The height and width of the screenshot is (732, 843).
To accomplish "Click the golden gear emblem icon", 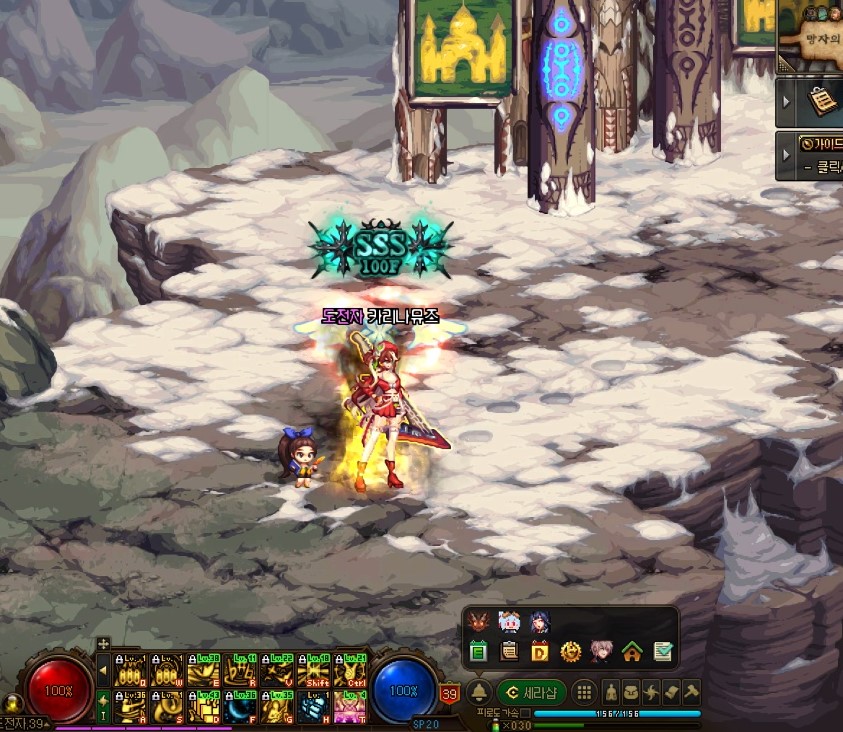I will [x=570, y=652].
